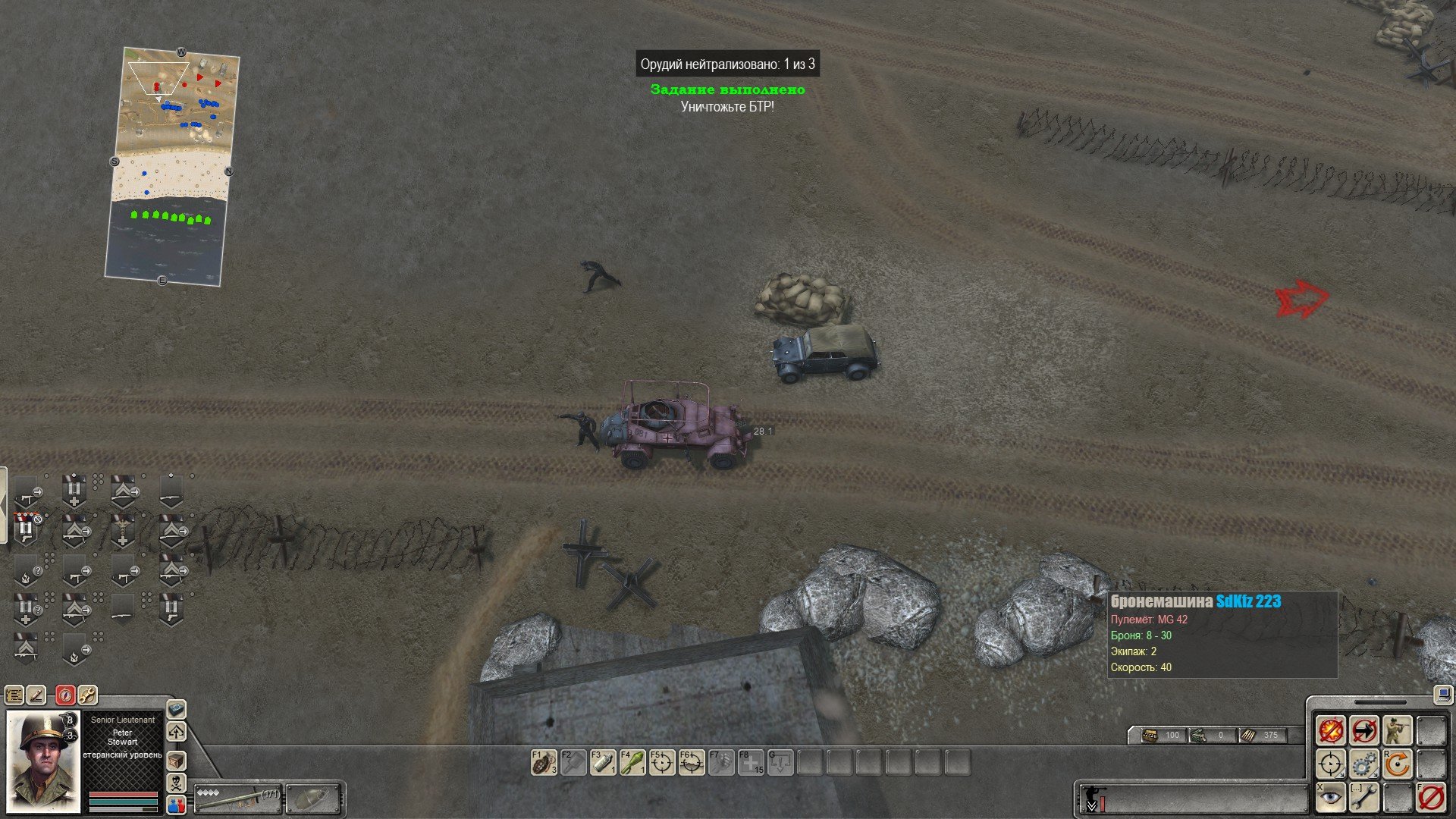Click the pencil notes button
The height and width of the screenshot is (819, 1456).
pos(36,694)
